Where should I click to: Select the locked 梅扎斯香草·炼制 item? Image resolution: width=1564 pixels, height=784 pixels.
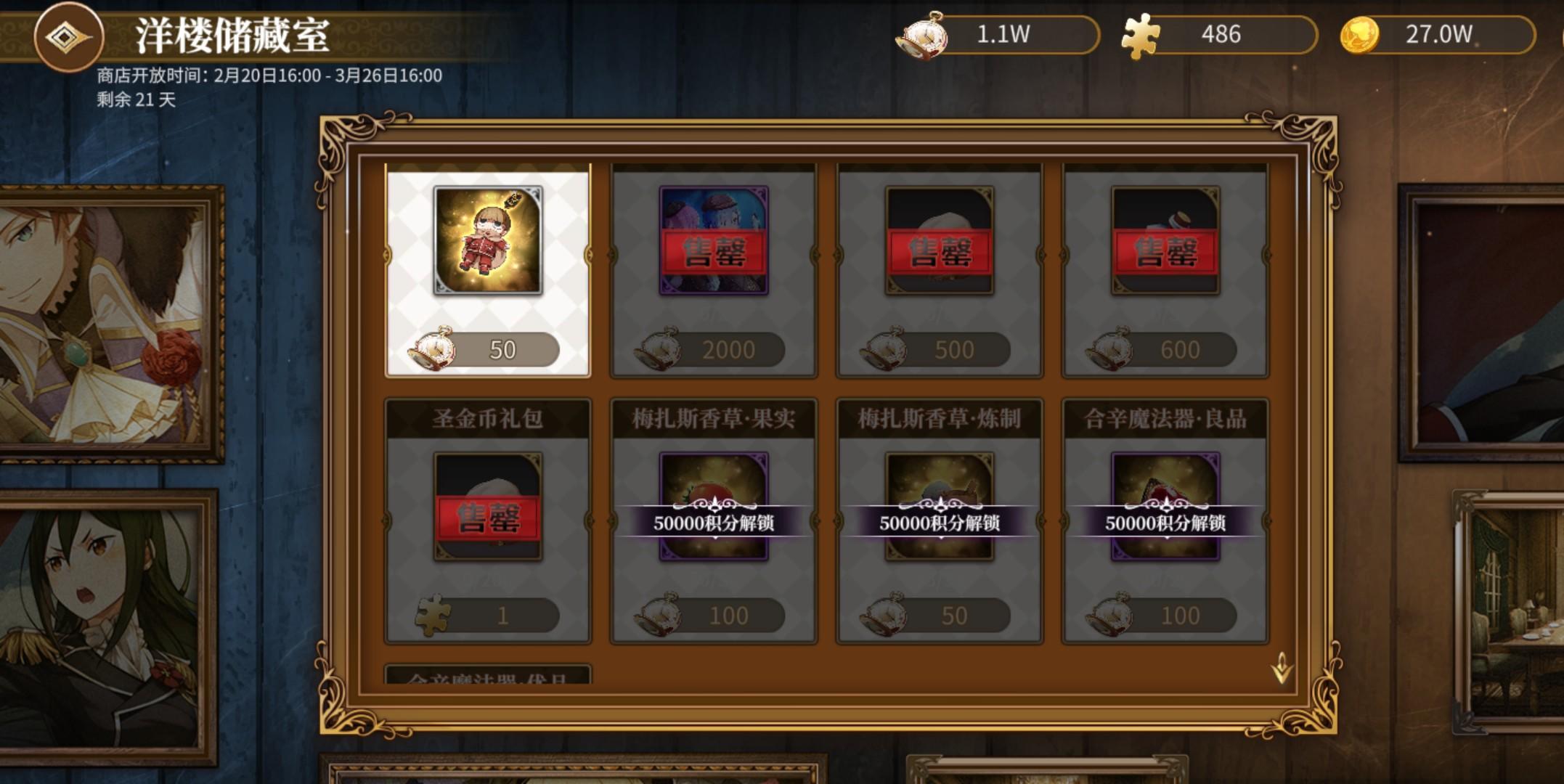coord(942,508)
